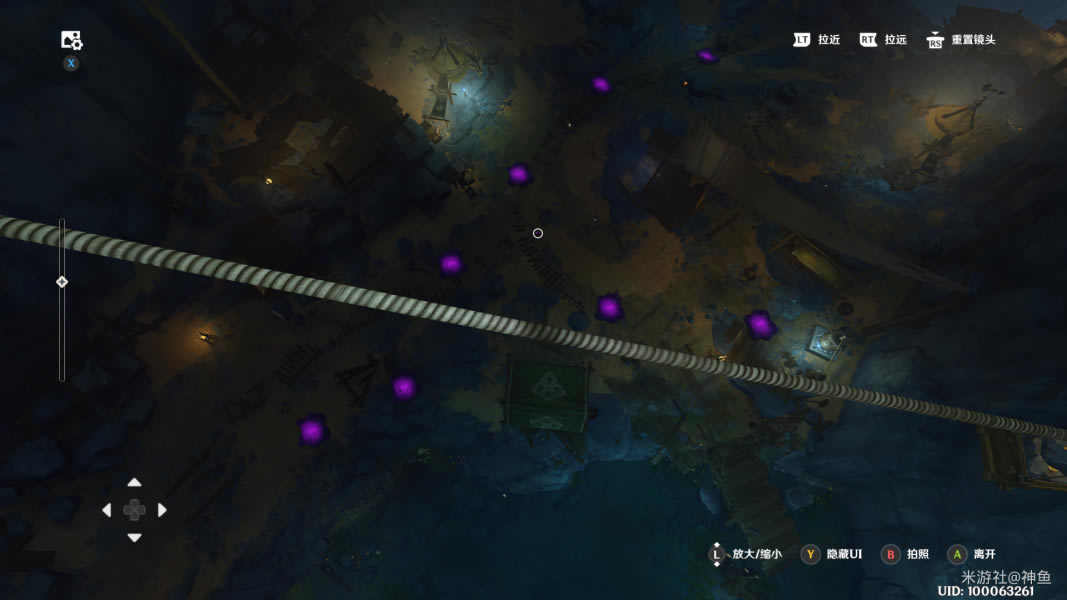Open the camera settings icon
Image resolution: width=1067 pixels, height=600 pixels.
[x=71, y=40]
